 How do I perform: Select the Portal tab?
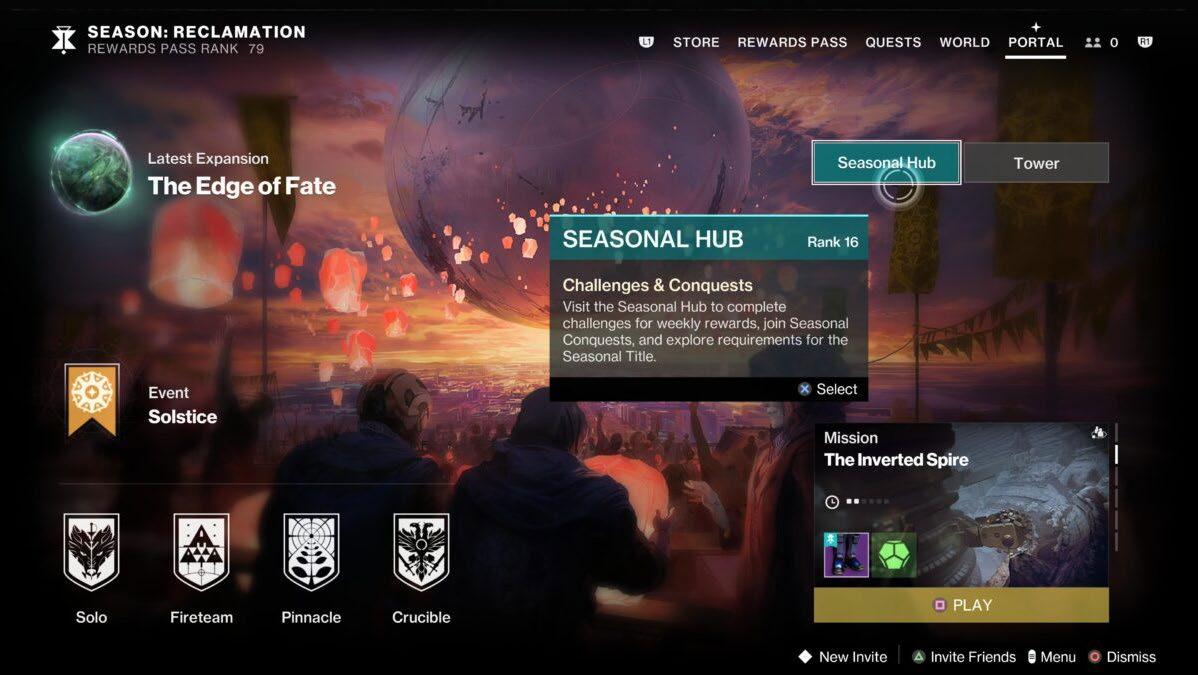coord(1035,42)
